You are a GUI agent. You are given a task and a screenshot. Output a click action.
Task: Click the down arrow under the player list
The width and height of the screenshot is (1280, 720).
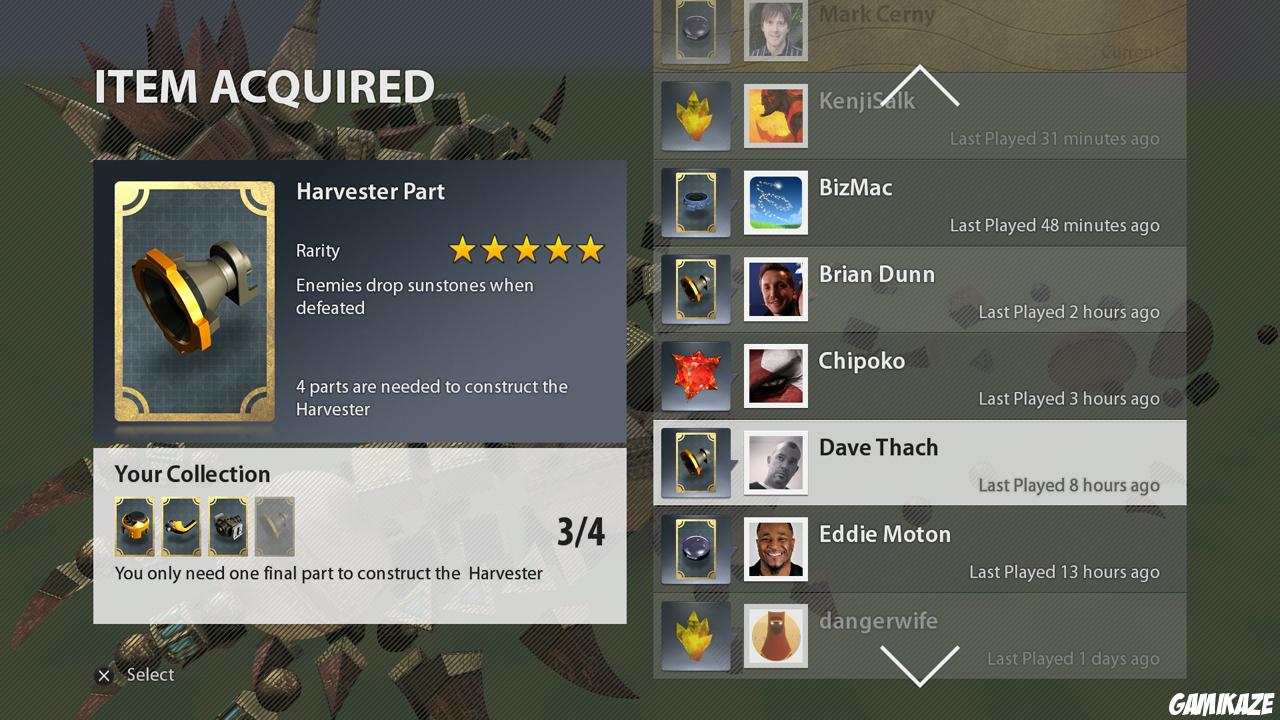click(x=919, y=665)
